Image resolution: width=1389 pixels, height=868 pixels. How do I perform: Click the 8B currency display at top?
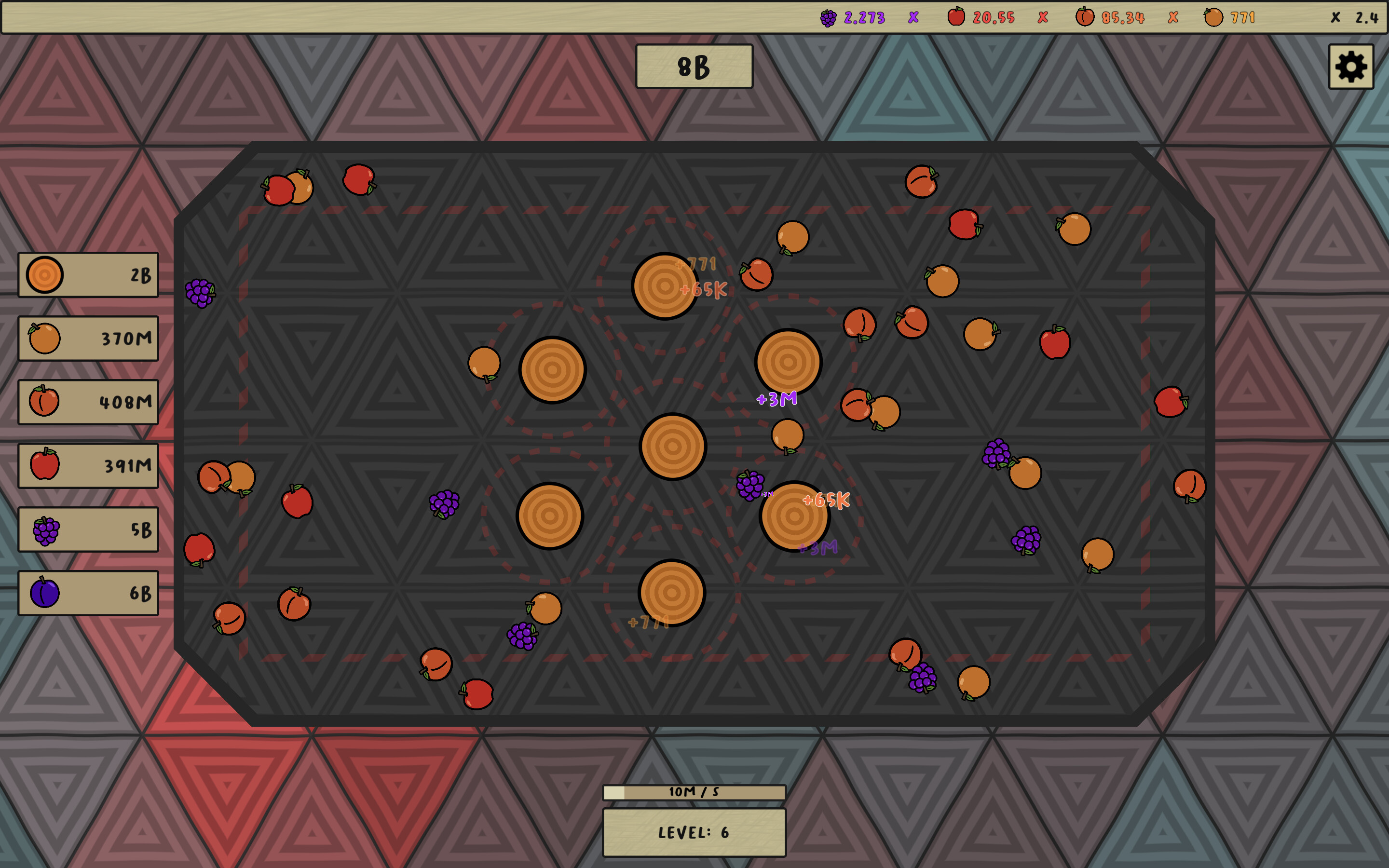point(694,67)
